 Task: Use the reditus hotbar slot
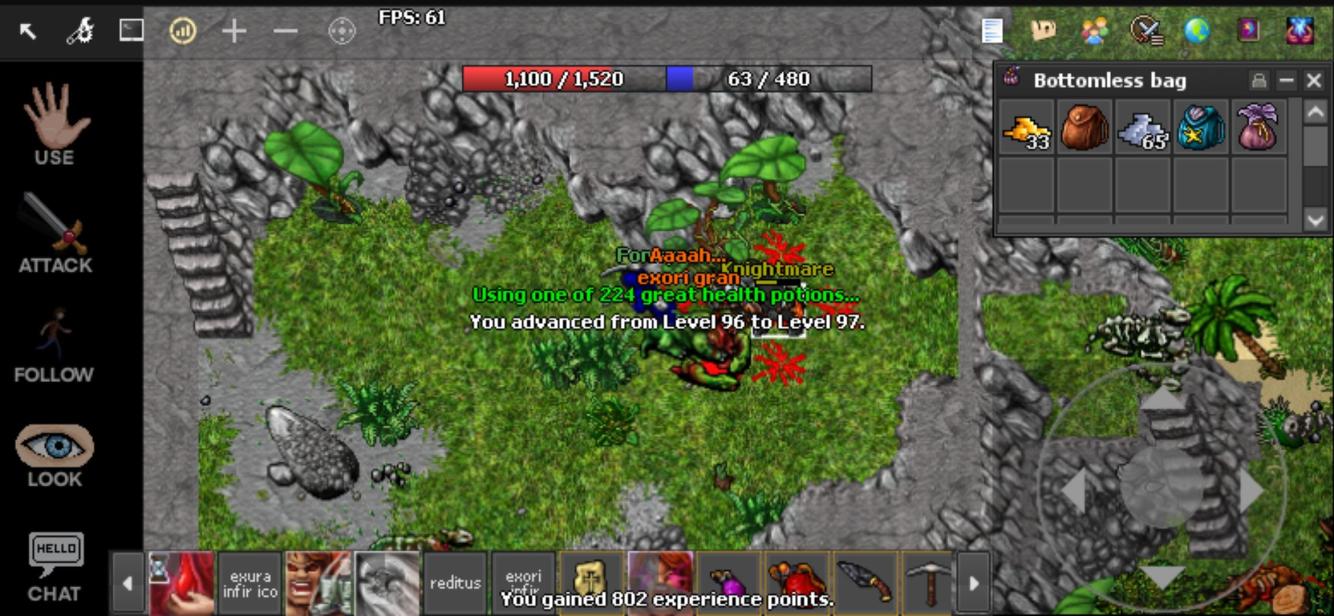click(455, 582)
